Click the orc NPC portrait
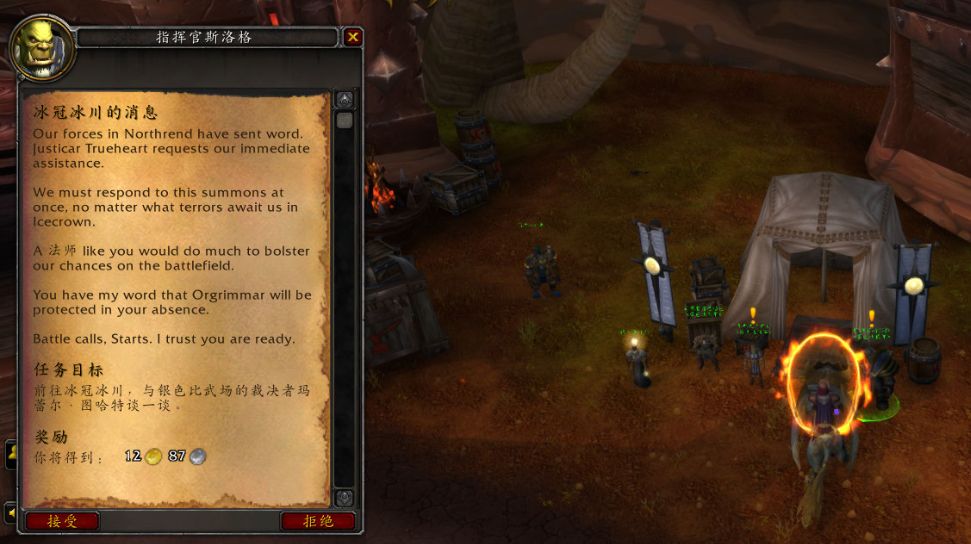Image resolution: width=971 pixels, height=544 pixels. (x=38, y=47)
